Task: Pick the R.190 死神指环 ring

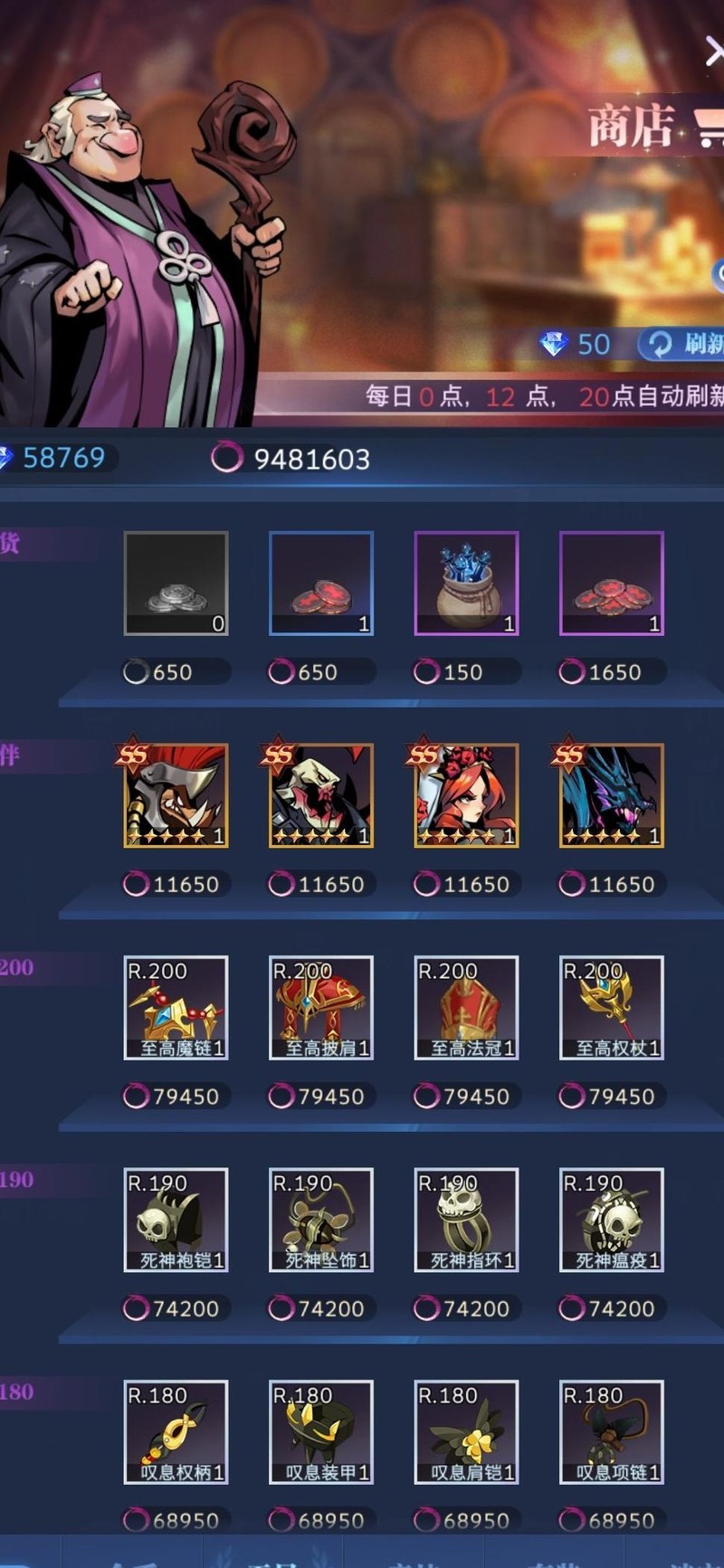Action: [x=466, y=1220]
